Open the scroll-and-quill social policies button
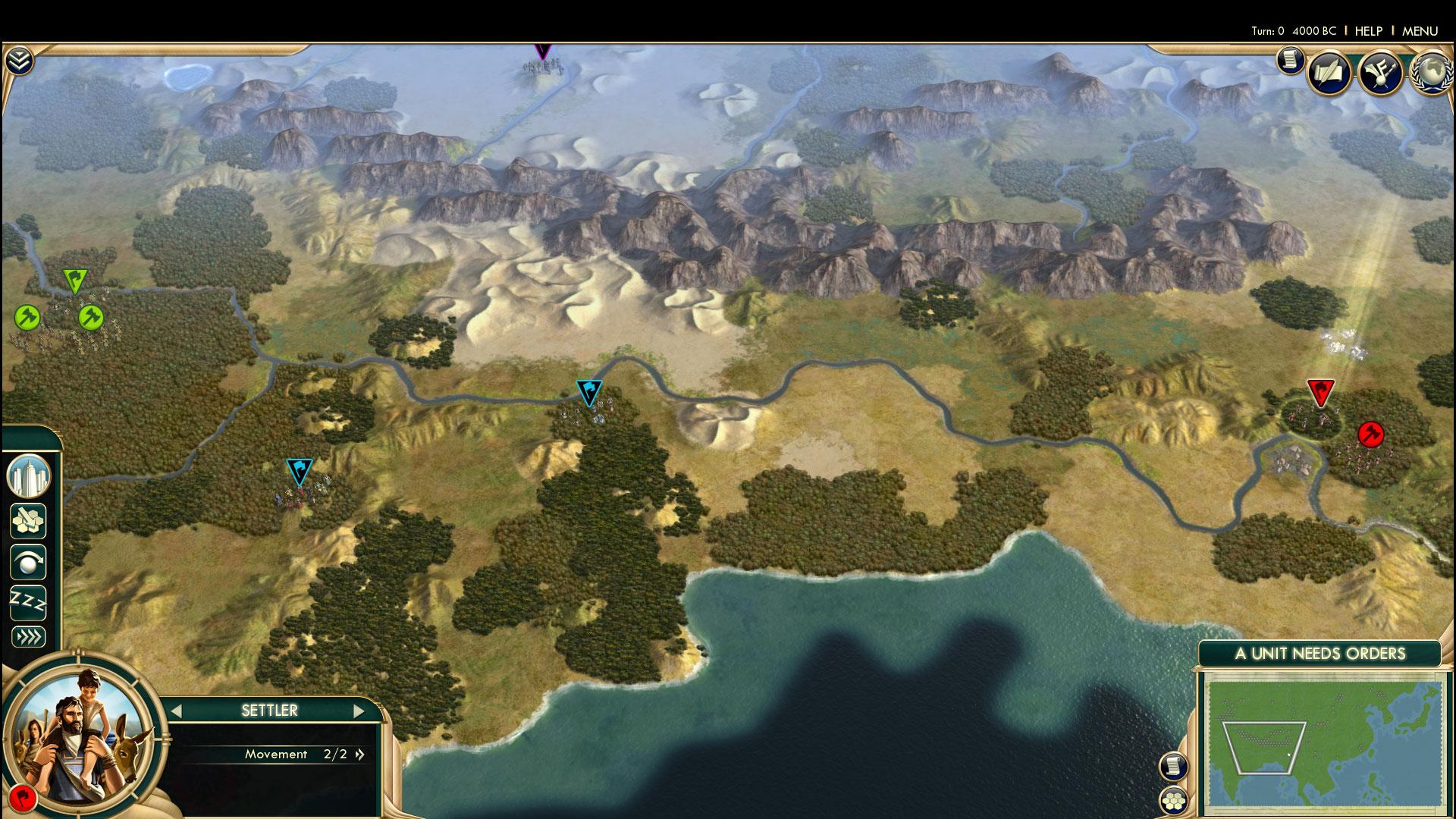The image size is (1456, 819). 1329,73
